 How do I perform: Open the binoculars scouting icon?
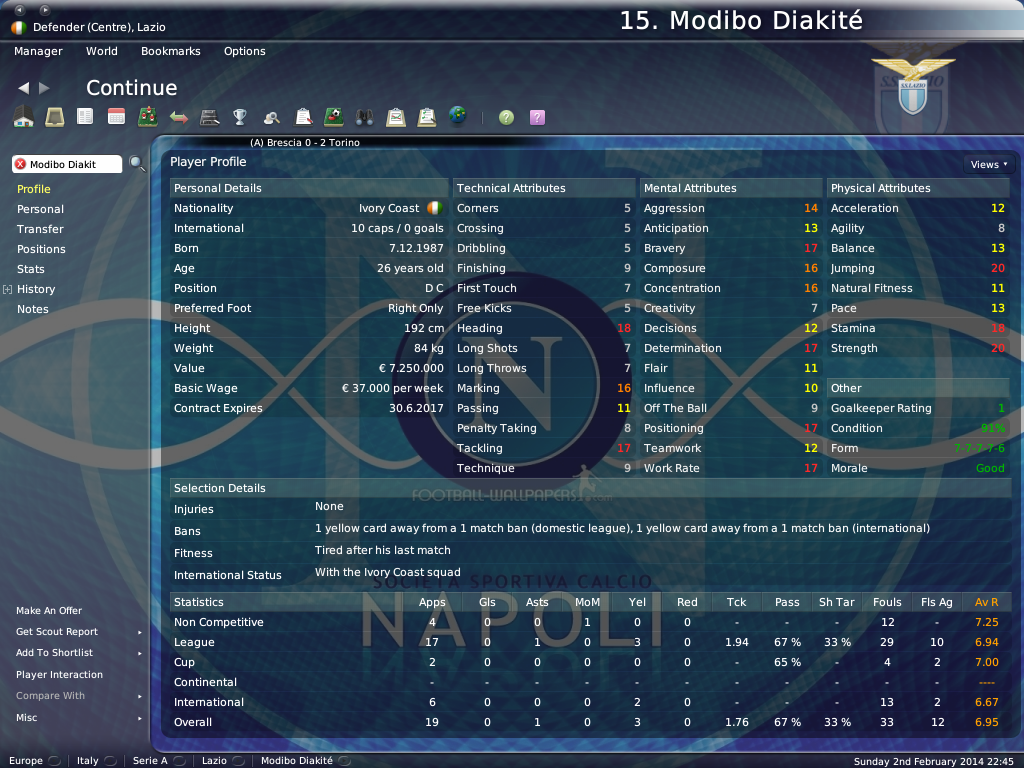tap(364, 117)
